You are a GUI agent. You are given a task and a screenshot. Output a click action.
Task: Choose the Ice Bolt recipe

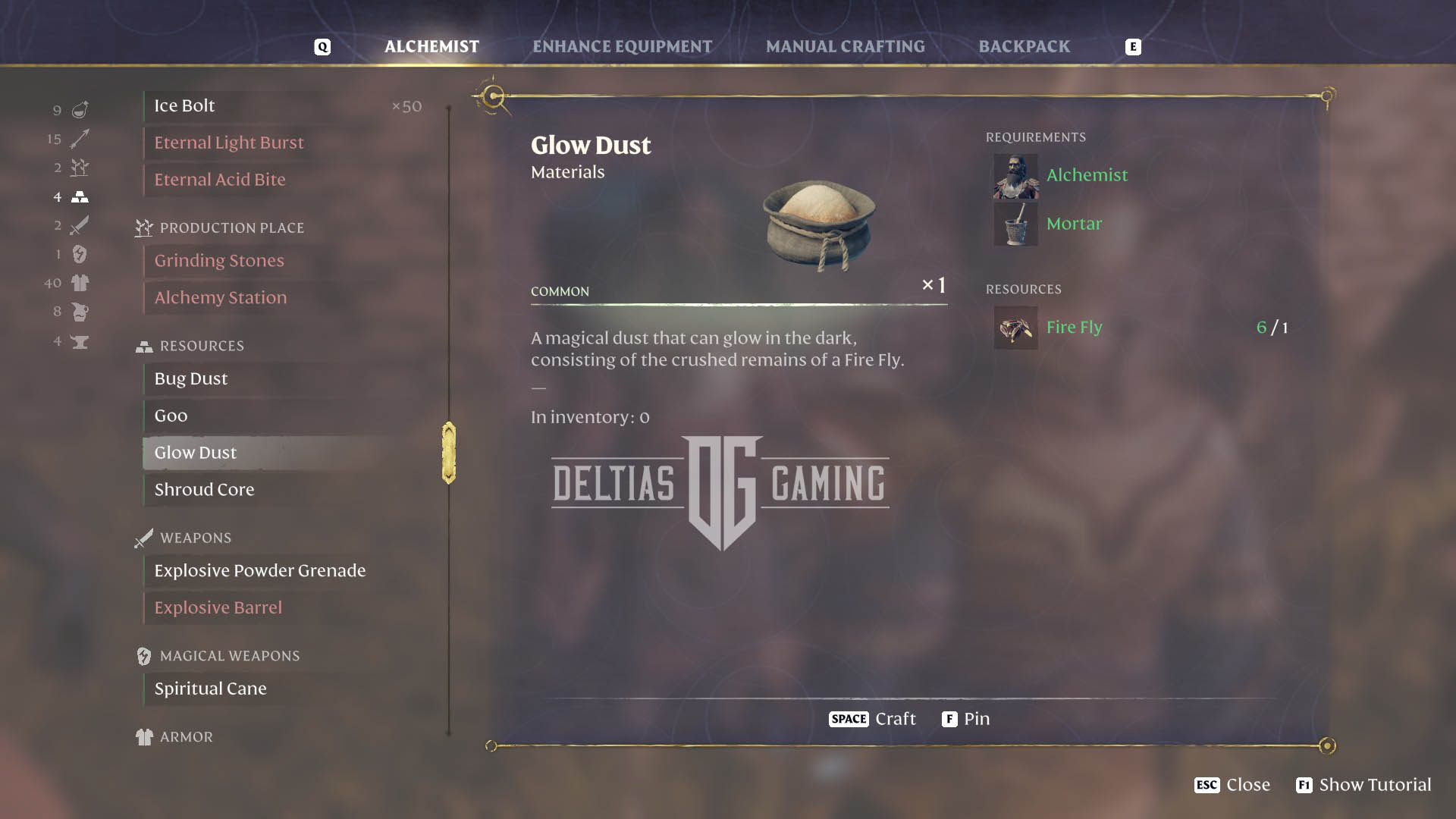(x=184, y=106)
